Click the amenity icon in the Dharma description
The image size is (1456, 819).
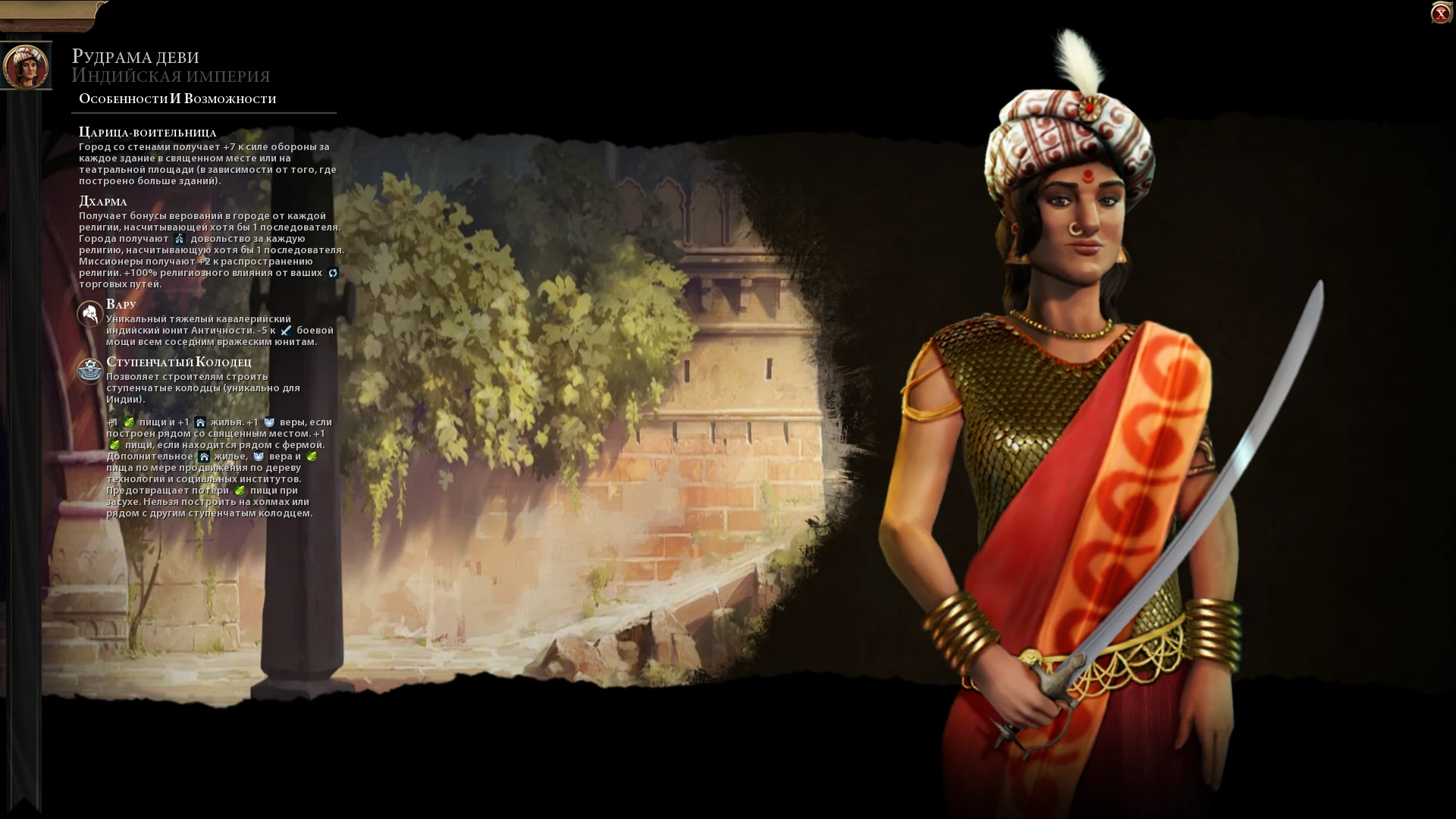(180, 240)
